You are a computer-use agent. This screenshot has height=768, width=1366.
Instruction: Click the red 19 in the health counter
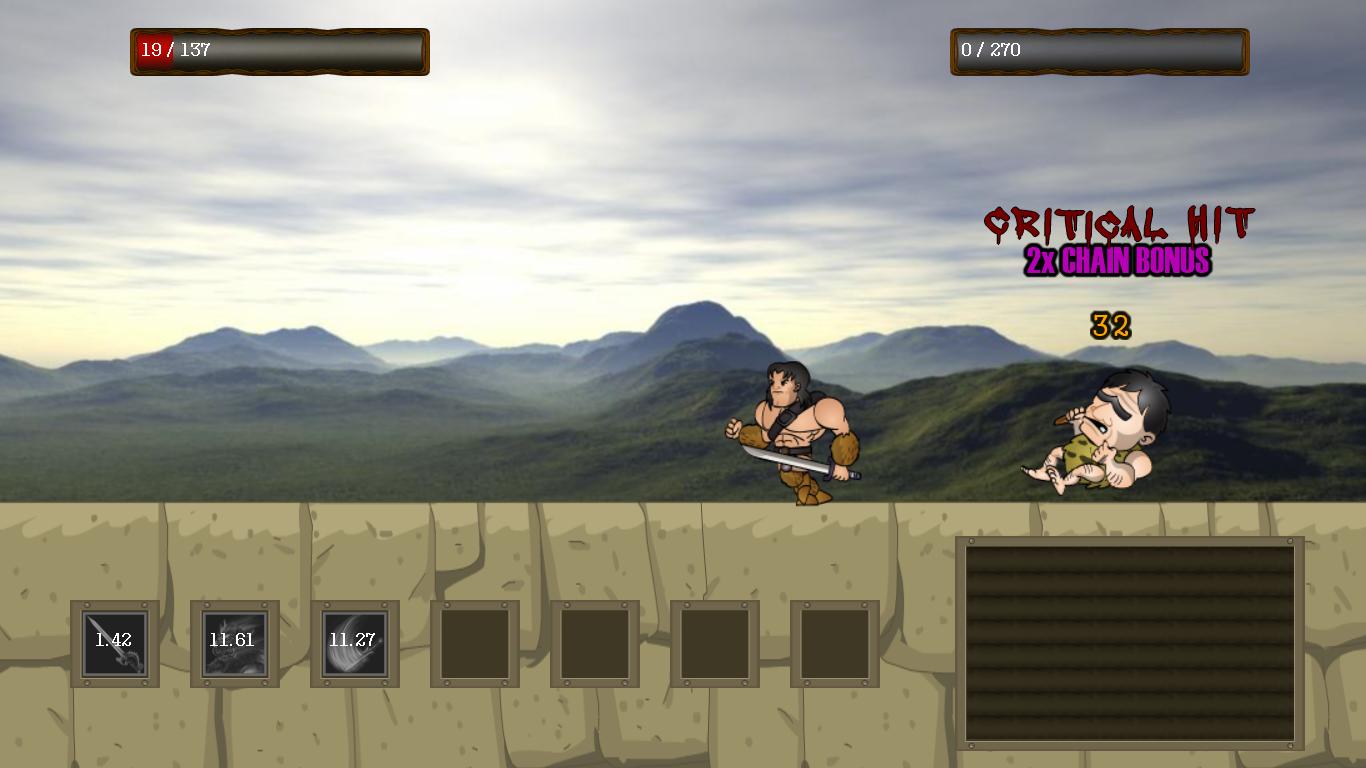(x=153, y=51)
